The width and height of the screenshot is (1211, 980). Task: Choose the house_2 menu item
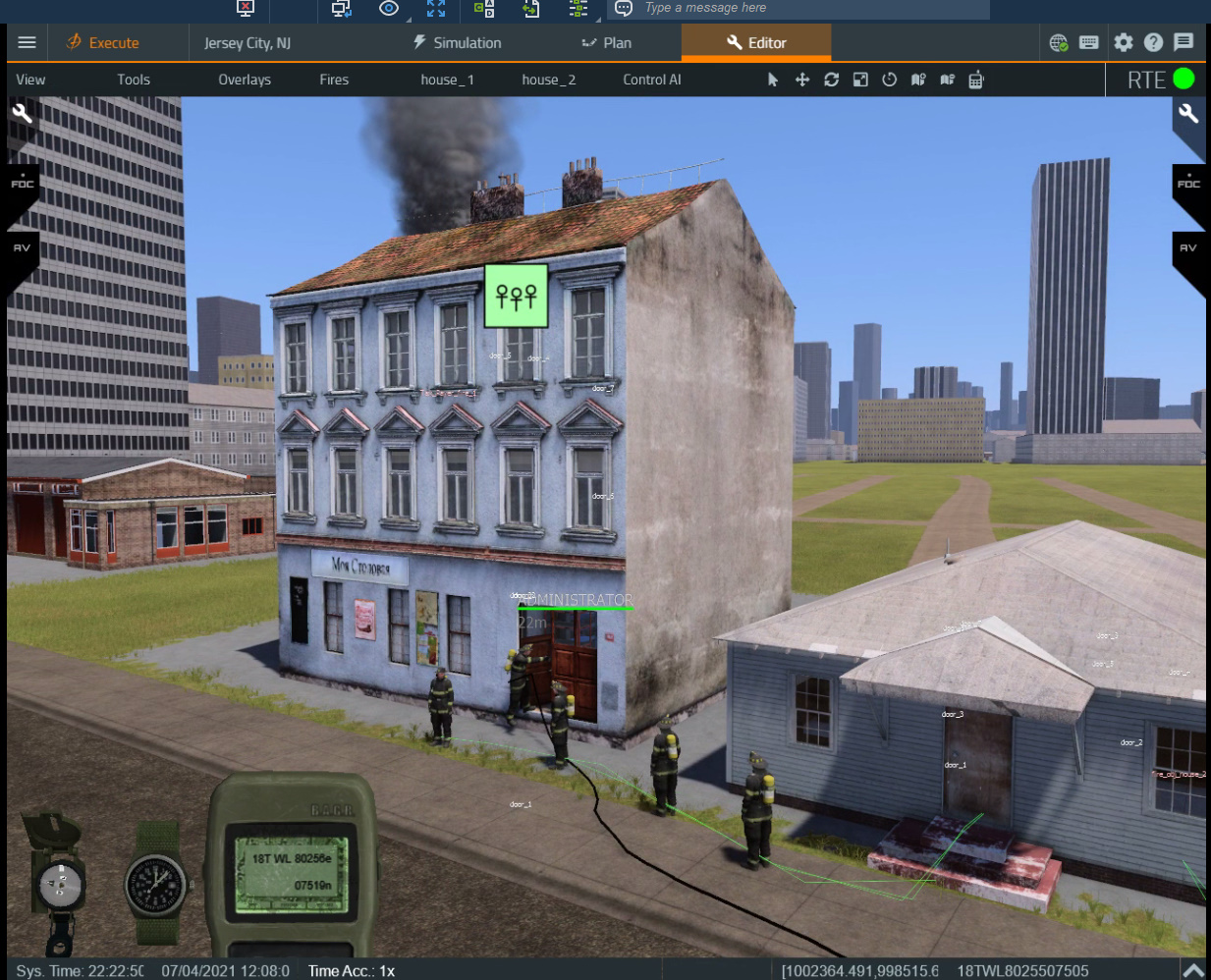pos(548,80)
